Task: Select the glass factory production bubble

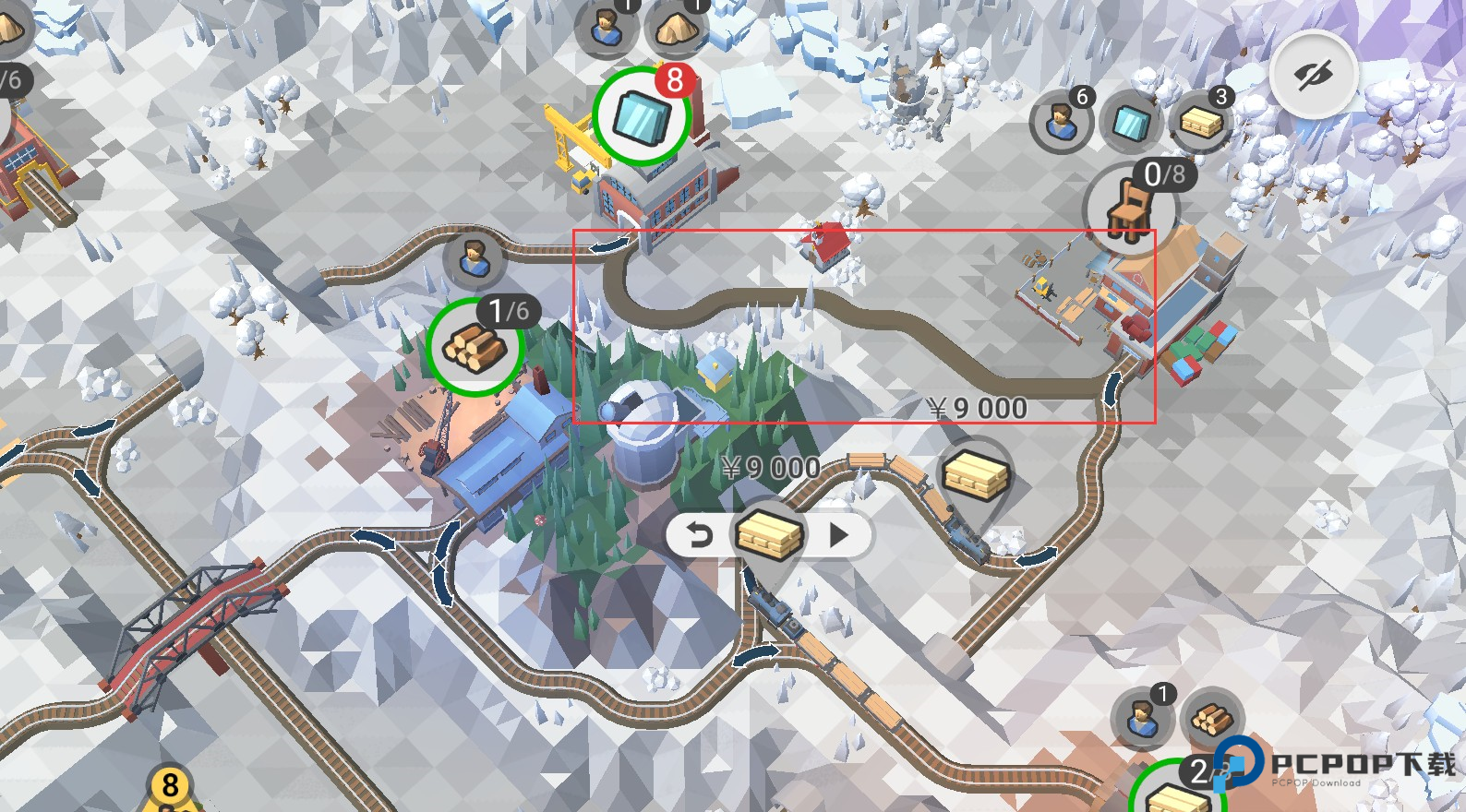Action: point(642,116)
